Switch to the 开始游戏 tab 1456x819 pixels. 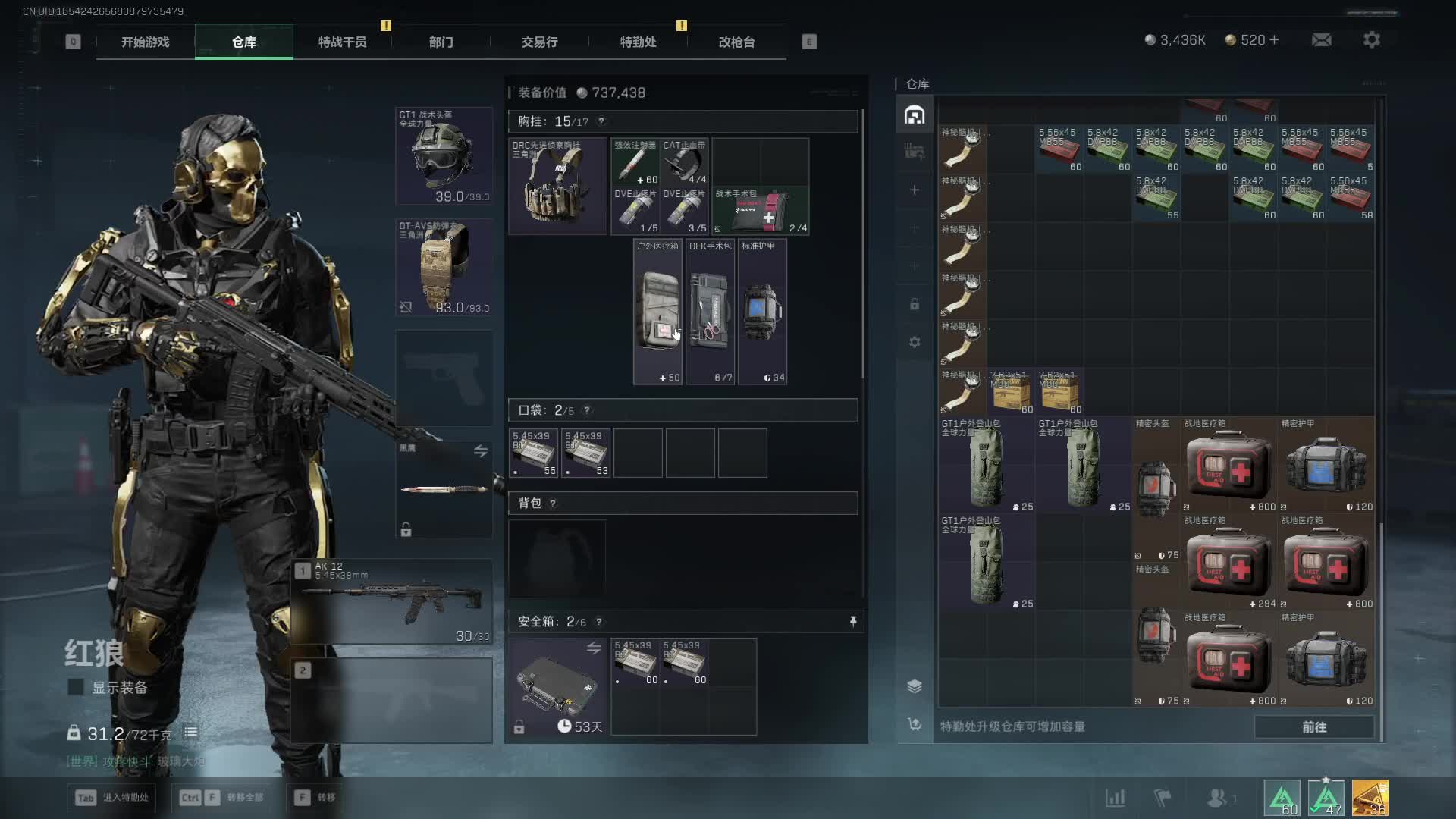pyautogui.click(x=145, y=42)
